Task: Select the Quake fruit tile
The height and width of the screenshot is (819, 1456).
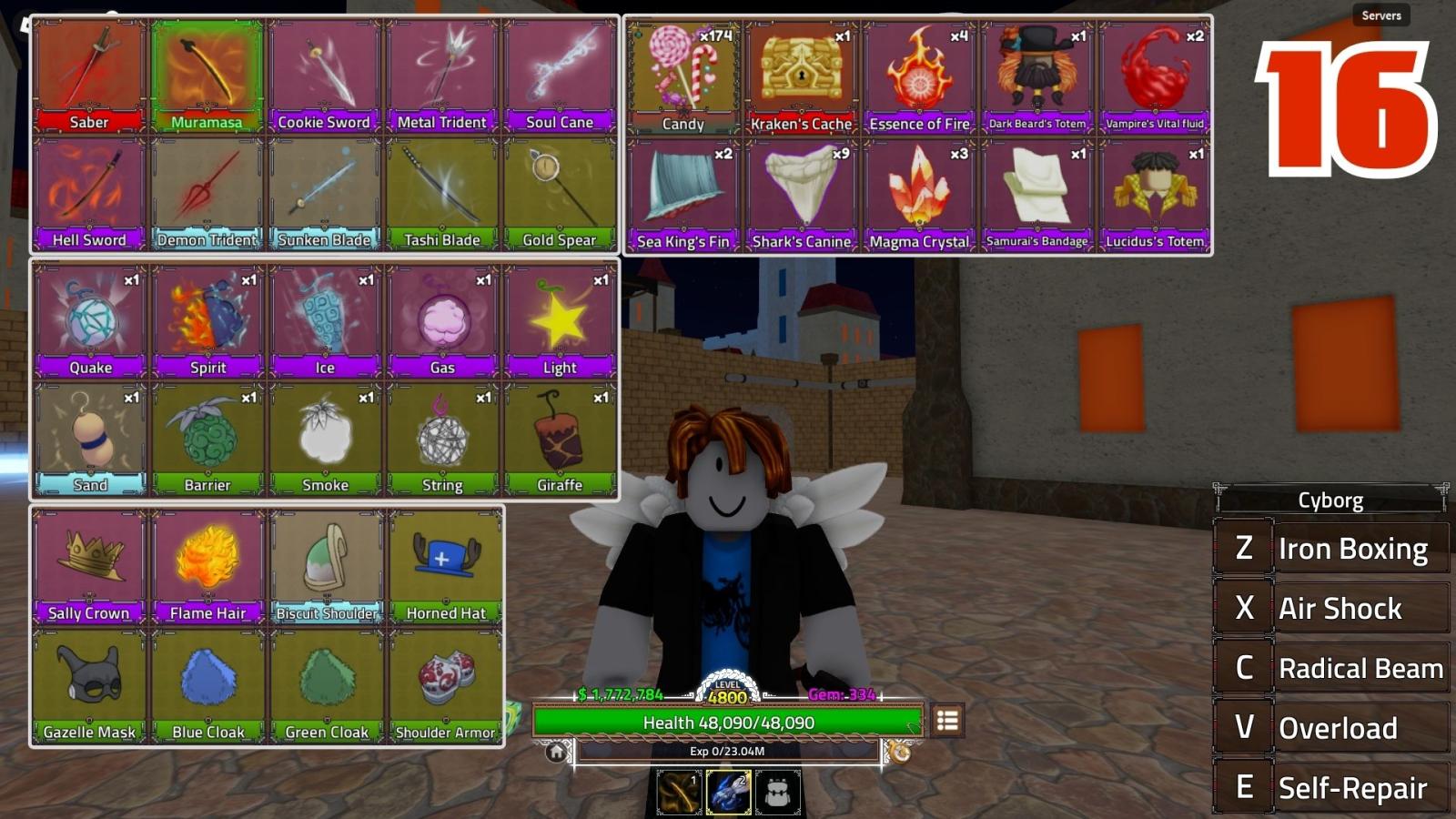Action: pos(90,320)
